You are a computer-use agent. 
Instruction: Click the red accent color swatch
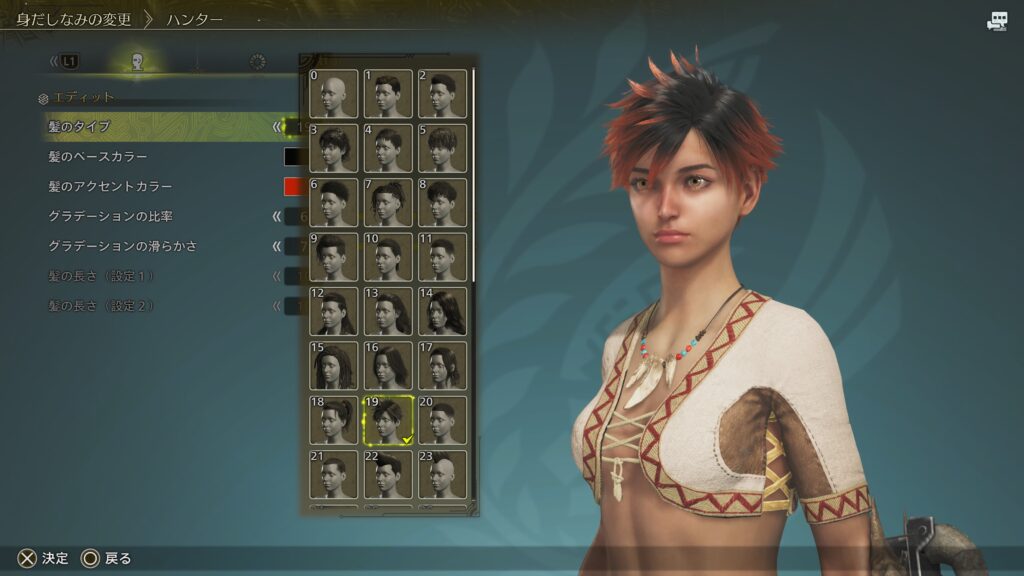[292, 186]
